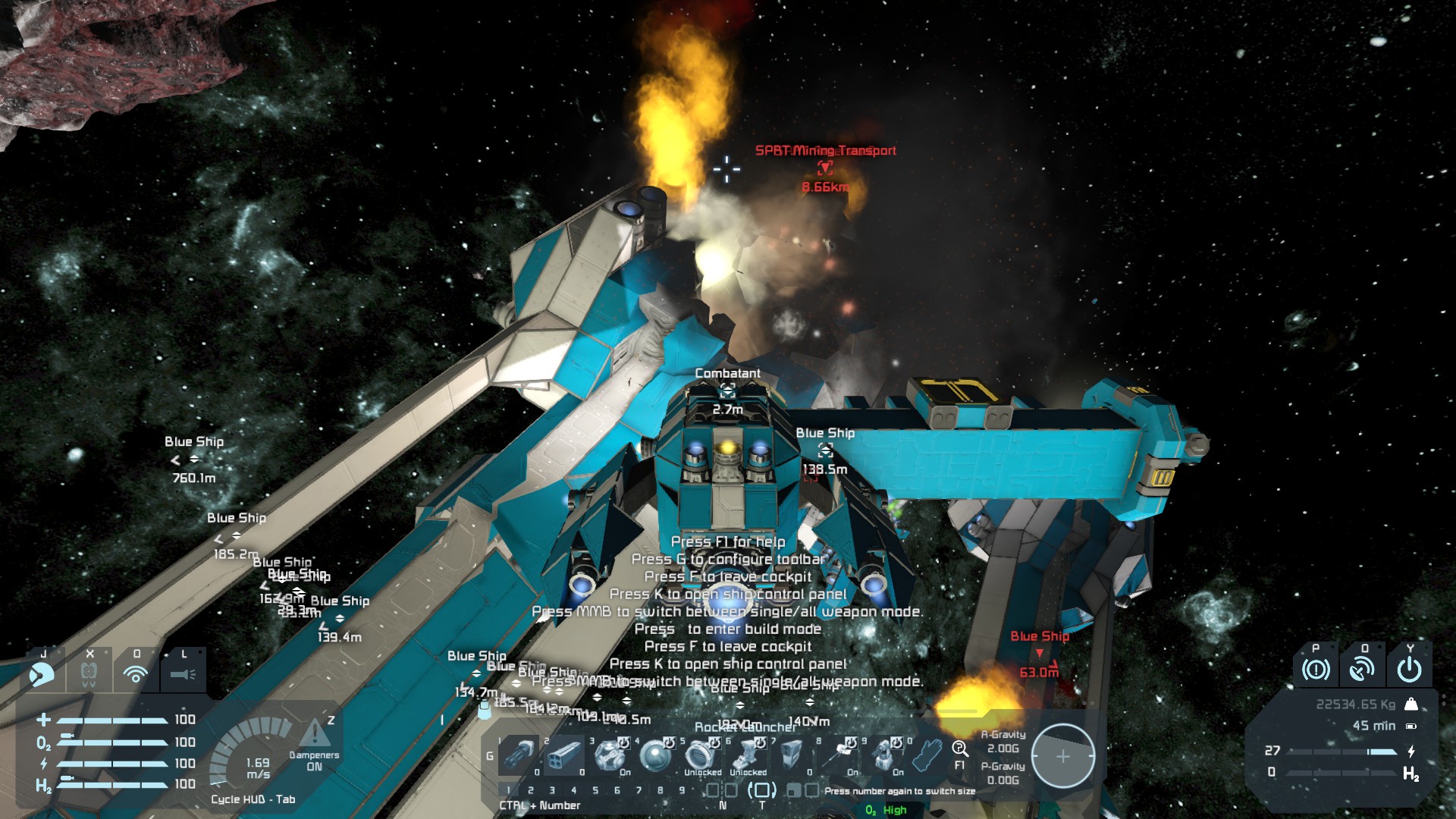Viewport: 1456px width, 819px height.
Task: Switch to toolbar page 3
Action: point(552,790)
